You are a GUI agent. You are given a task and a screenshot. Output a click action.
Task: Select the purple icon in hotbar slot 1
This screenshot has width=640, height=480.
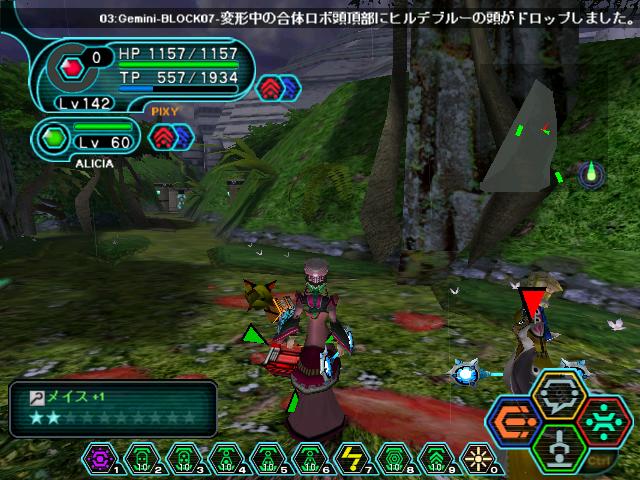tap(100, 457)
